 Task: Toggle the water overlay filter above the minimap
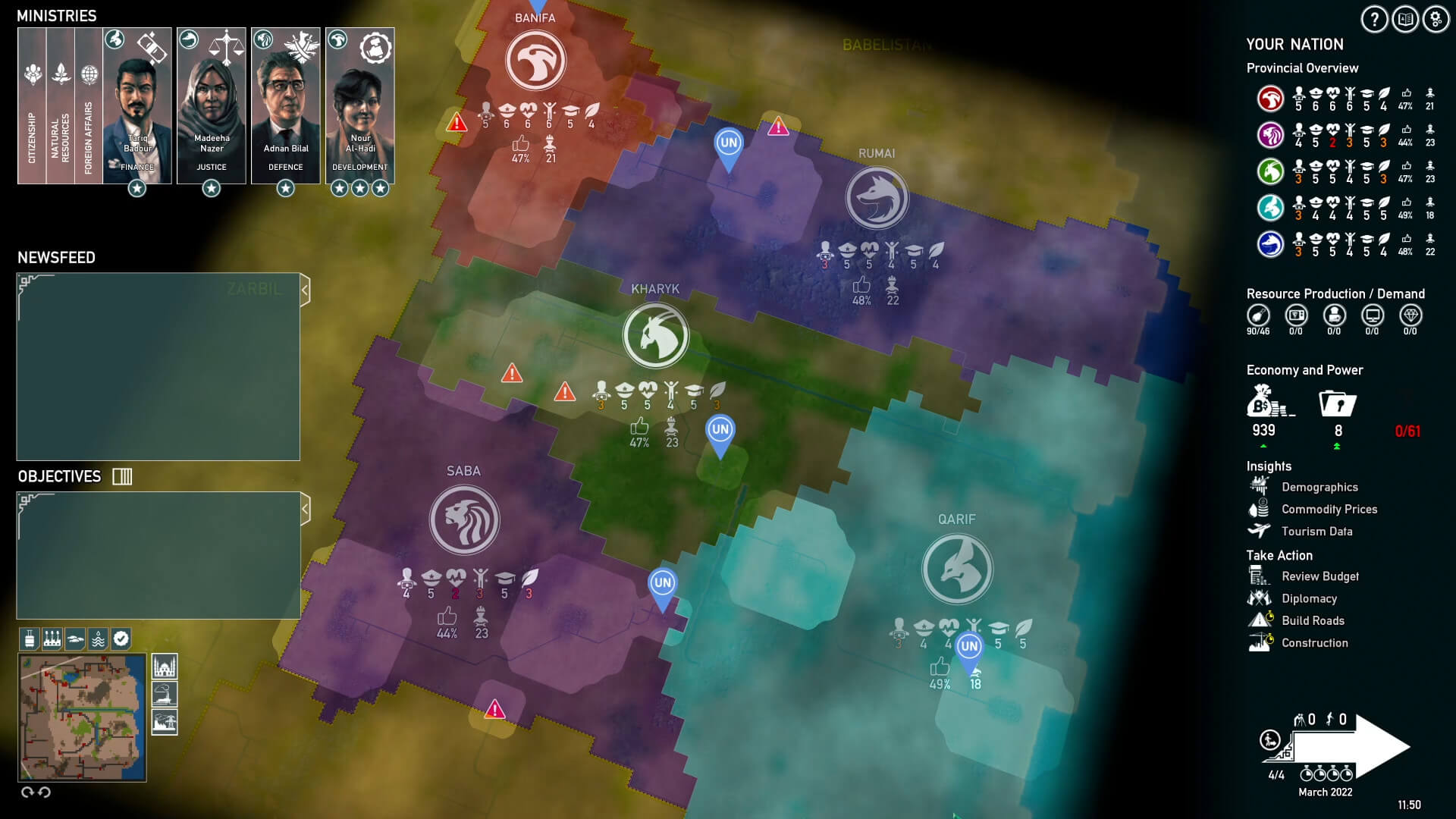[99, 639]
